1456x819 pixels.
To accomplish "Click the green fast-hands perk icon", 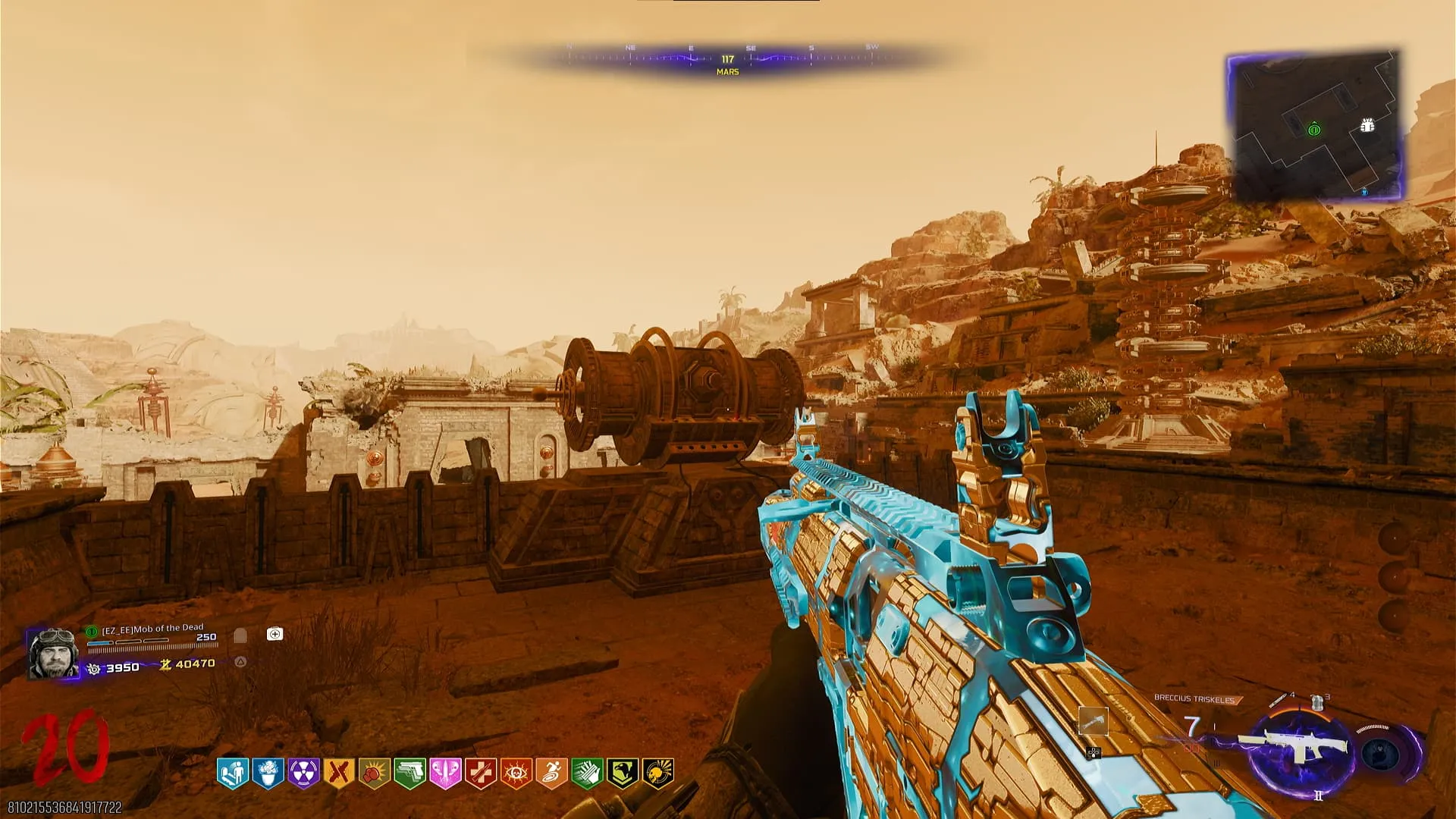I will [x=587, y=773].
